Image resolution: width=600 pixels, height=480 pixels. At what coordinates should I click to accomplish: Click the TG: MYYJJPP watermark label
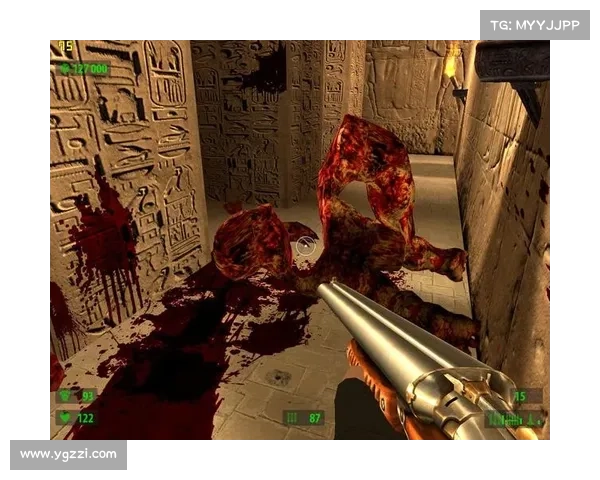tap(535, 24)
